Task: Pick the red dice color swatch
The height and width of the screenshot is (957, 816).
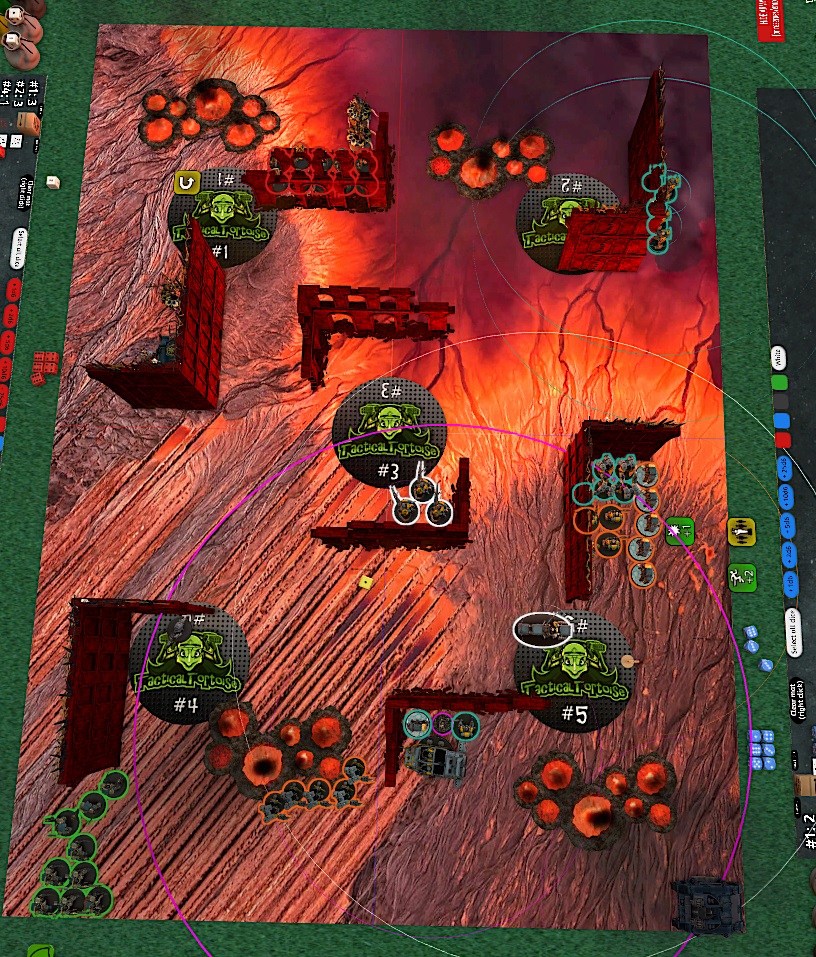Action: pyautogui.click(x=783, y=441)
